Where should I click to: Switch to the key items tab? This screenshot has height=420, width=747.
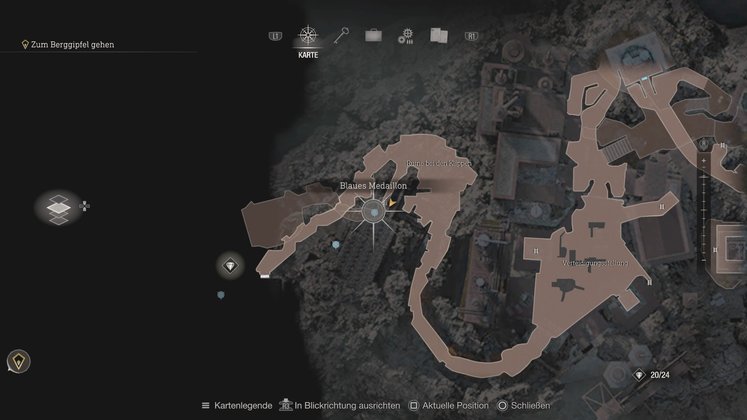(341, 36)
